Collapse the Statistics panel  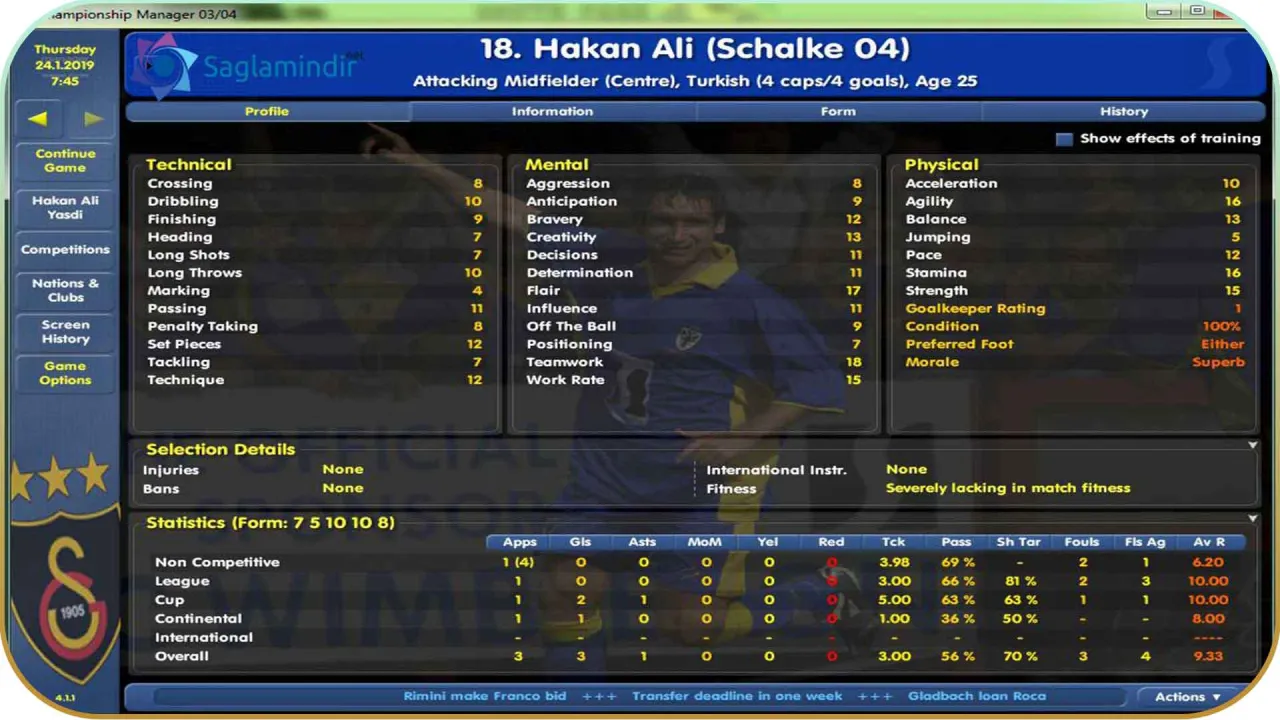(1253, 518)
